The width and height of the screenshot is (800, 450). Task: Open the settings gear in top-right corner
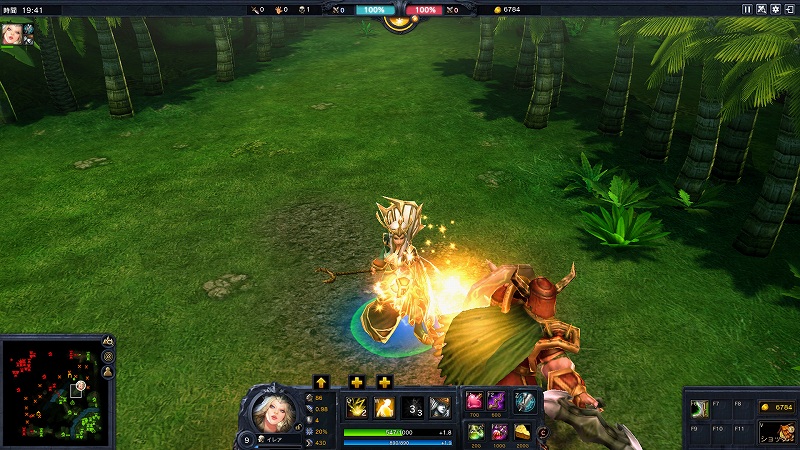[x=775, y=9]
